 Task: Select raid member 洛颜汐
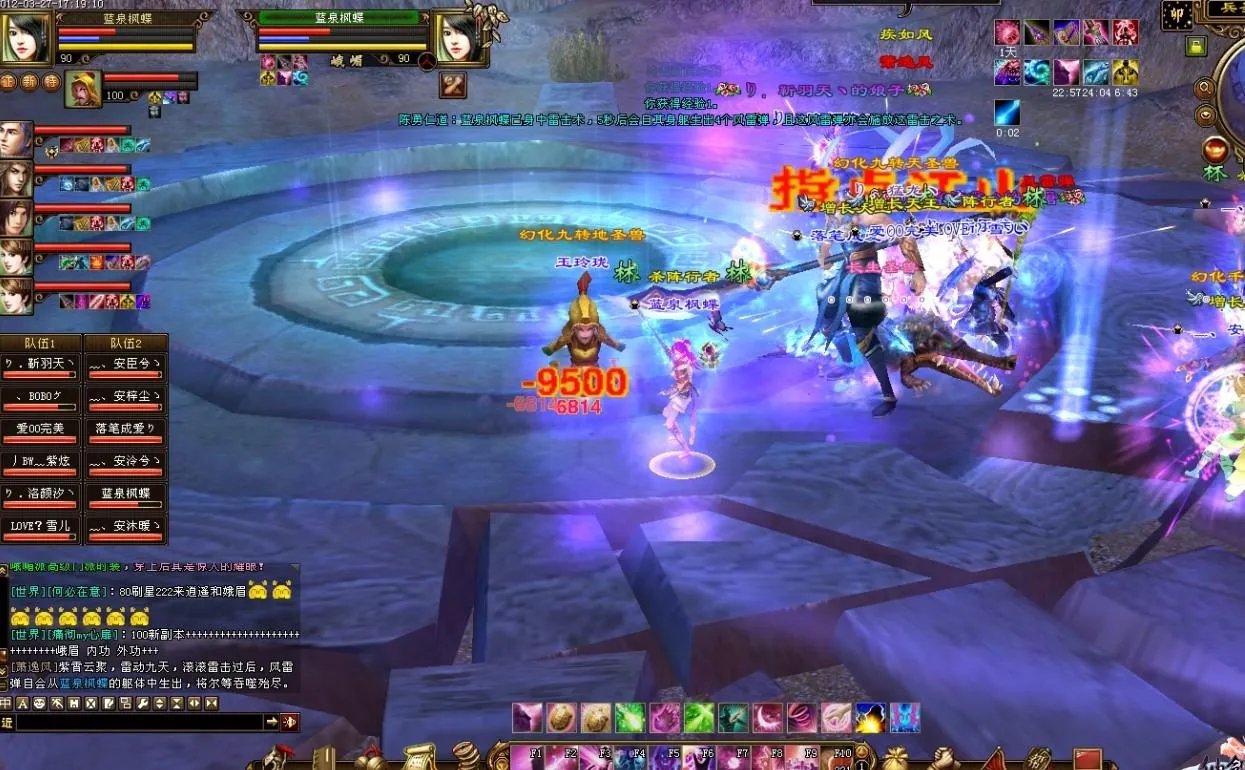tap(41, 497)
